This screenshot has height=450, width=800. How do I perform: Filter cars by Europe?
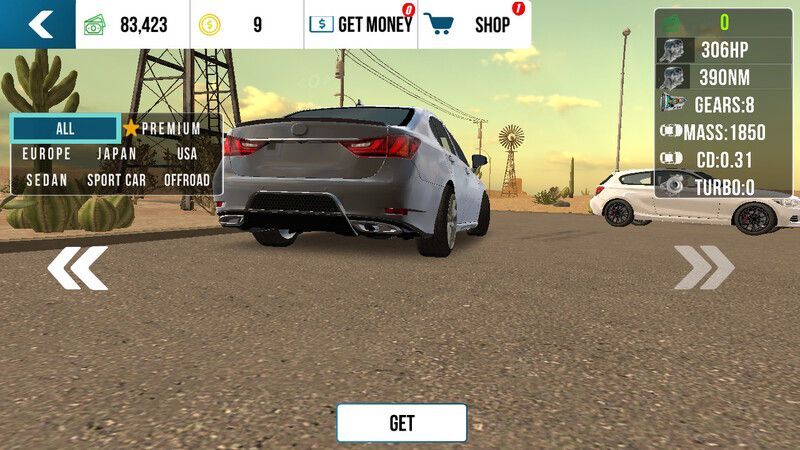tap(47, 154)
